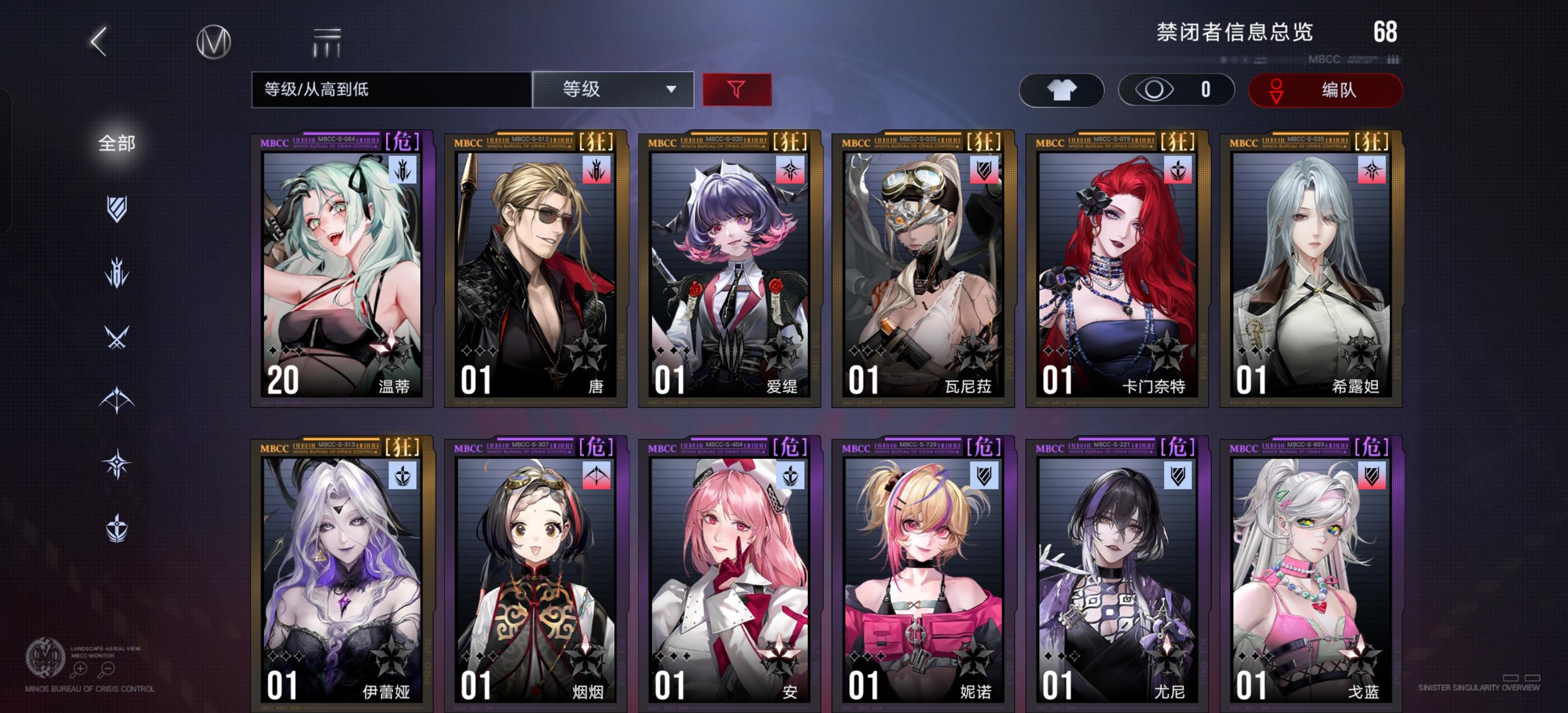Open the red filter funnel panel
This screenshot has height=713, width=1568.
point(736,90)
